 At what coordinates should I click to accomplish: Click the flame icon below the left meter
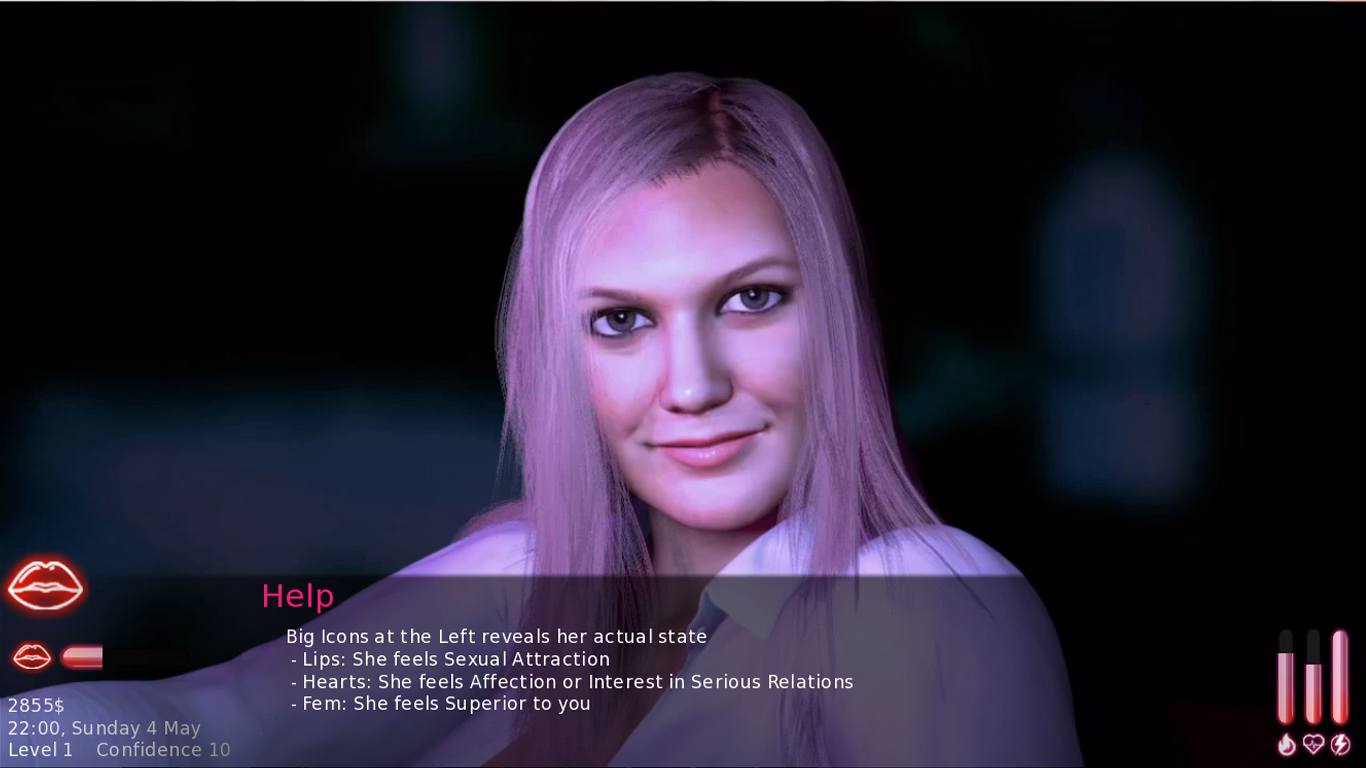(1285, 743)
